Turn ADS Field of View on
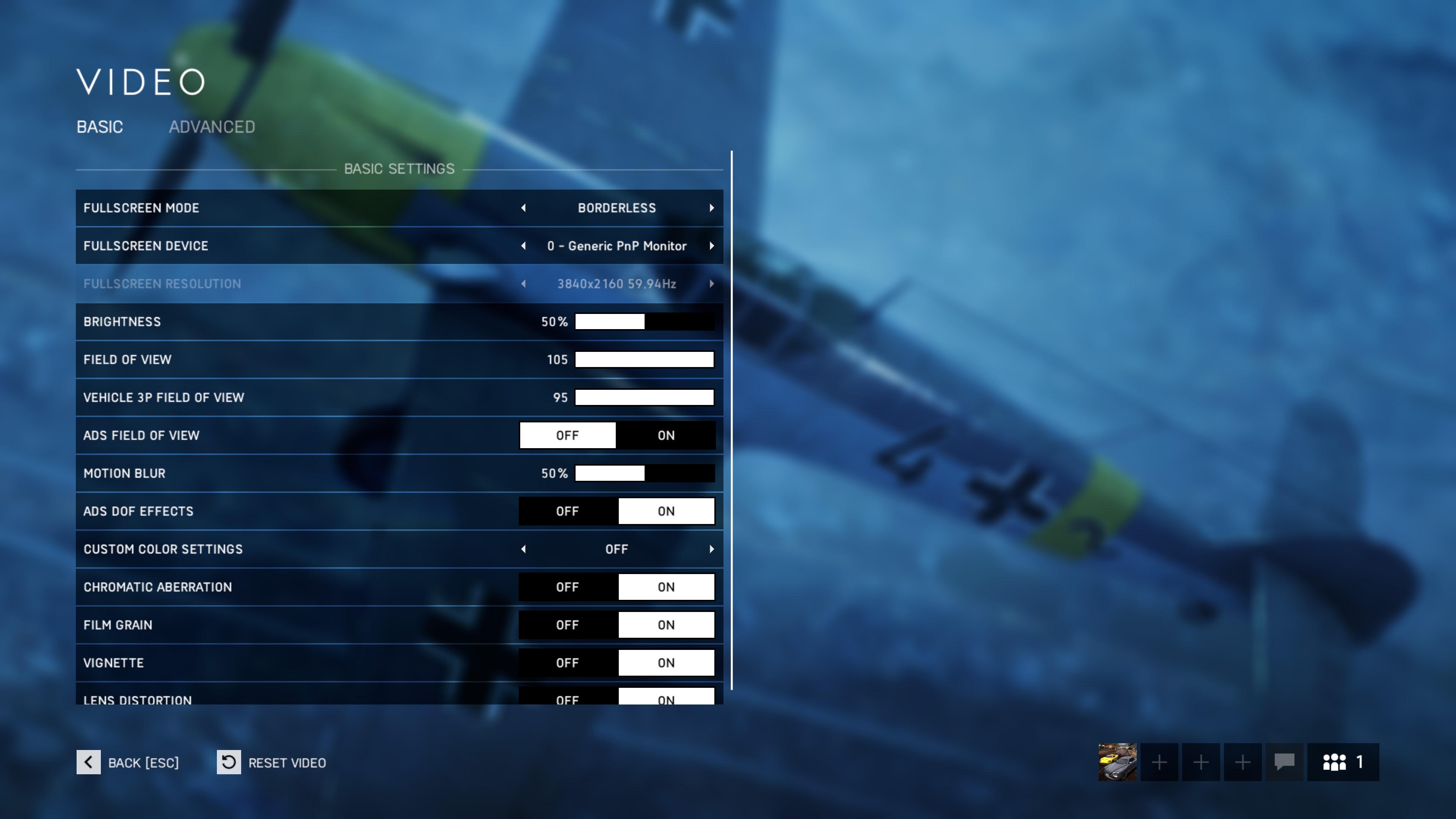 pos(666,435)
